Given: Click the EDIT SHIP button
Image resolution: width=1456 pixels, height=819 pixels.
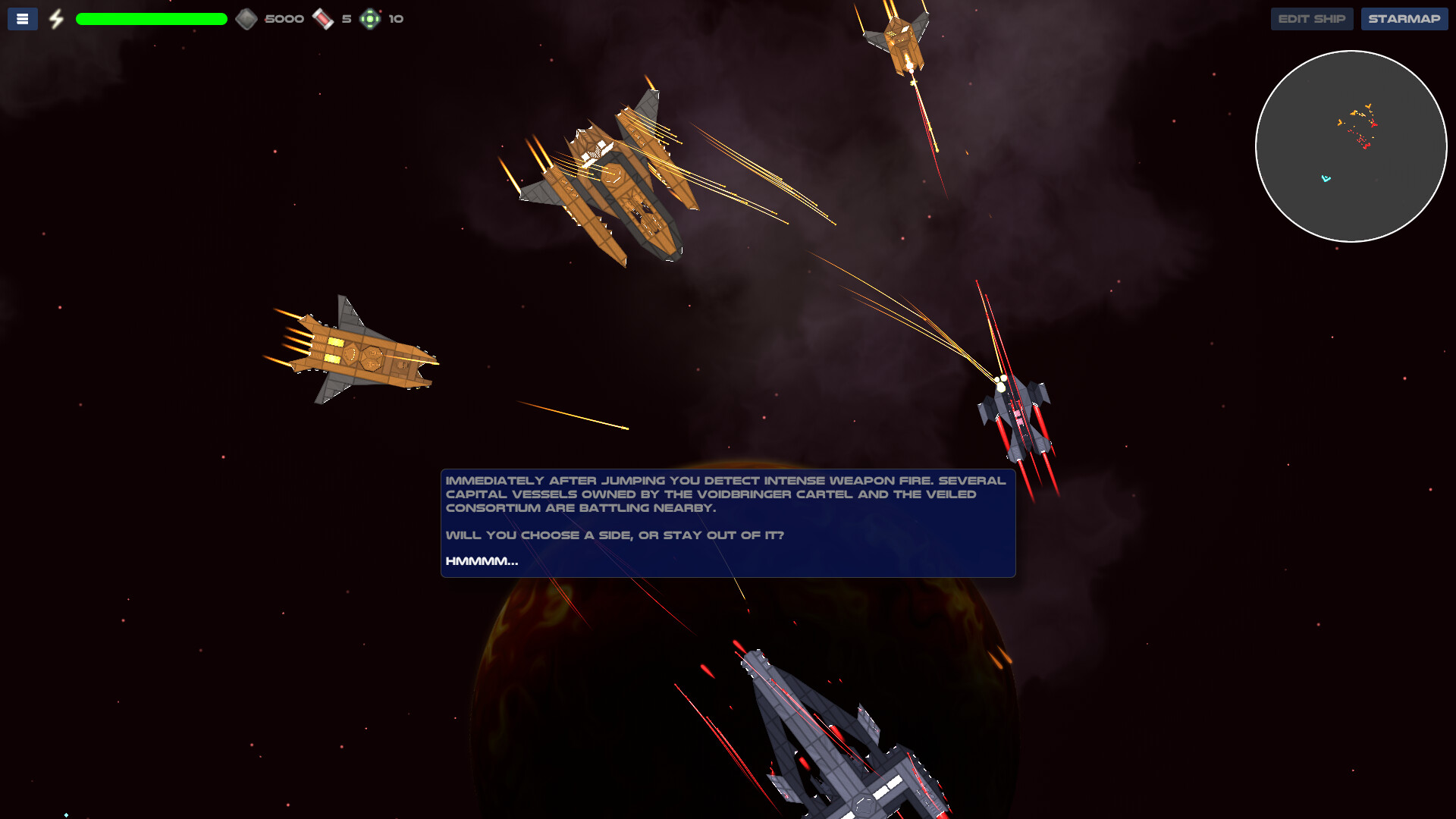Looking at the screenshot, I should click(1311, 18).
